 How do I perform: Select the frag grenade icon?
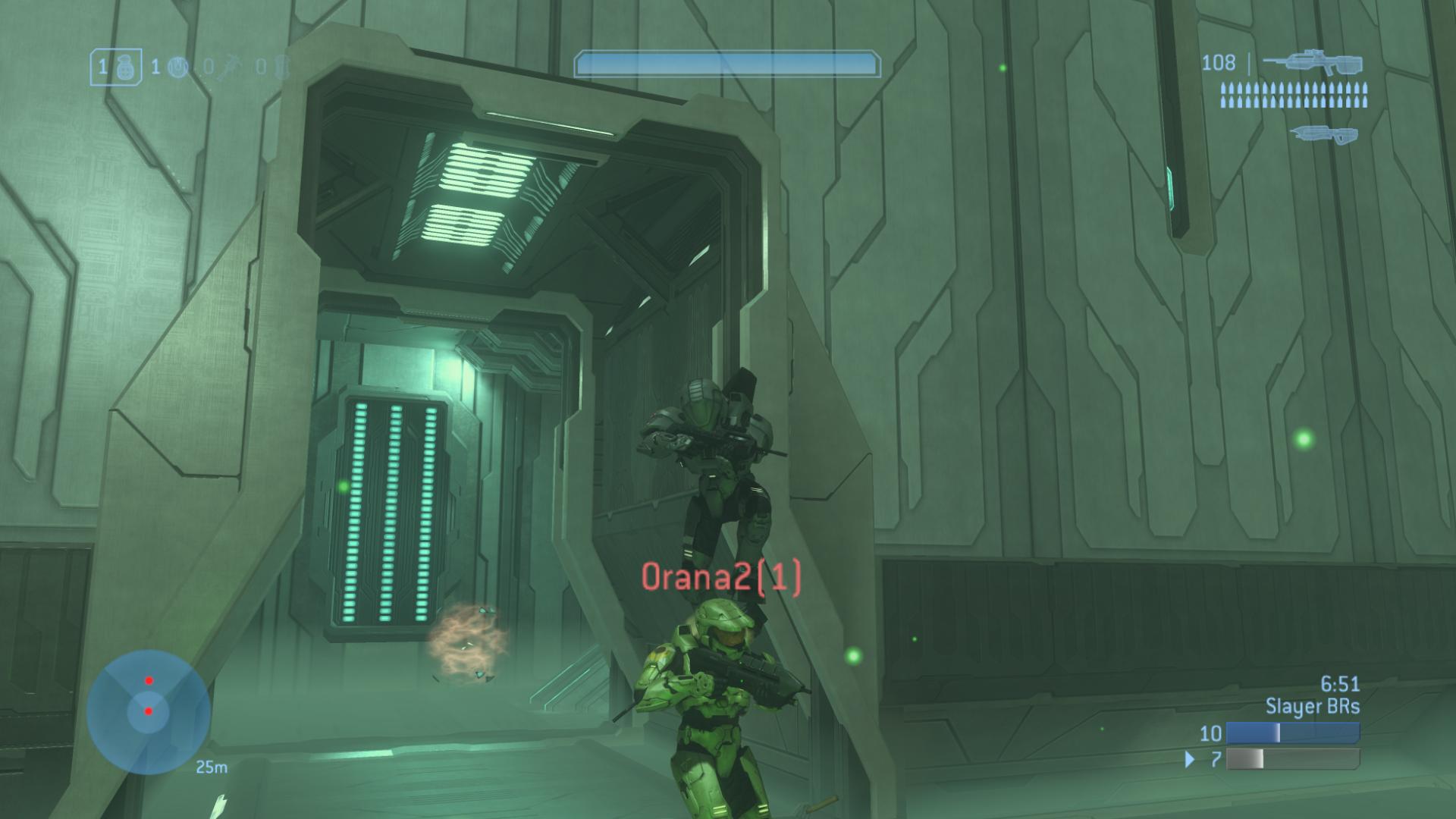[x=127, y=68]
